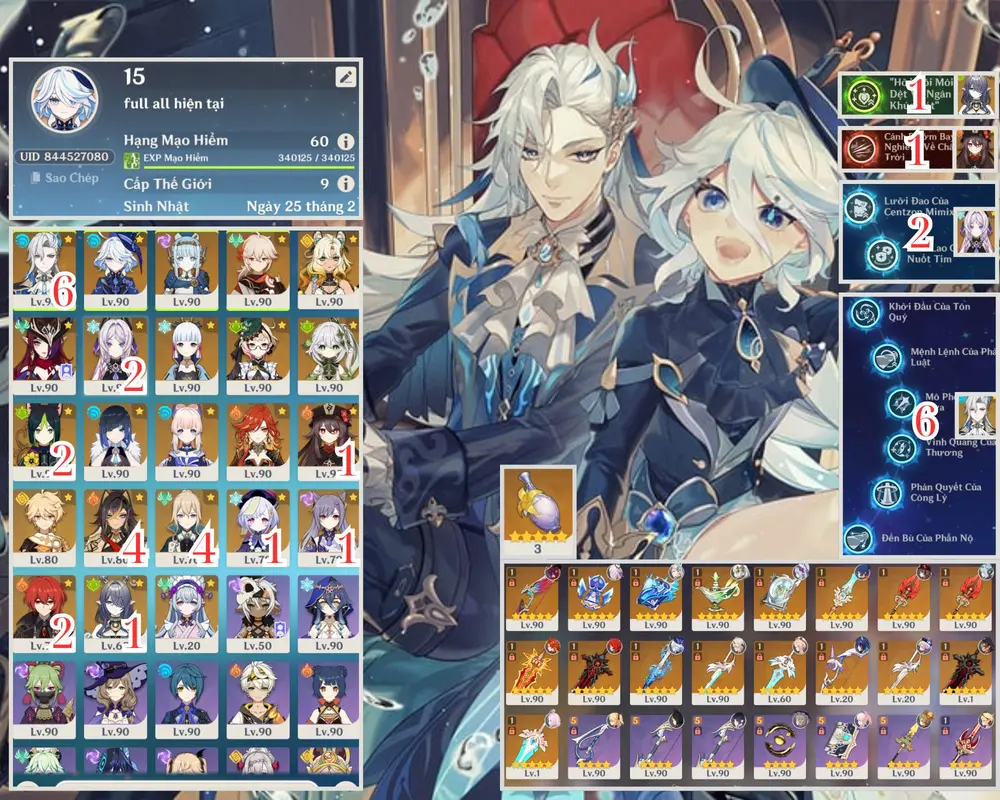Click the pencil edit button on the profile
This screenshot has width=1000, height=800.
[345, 76]
